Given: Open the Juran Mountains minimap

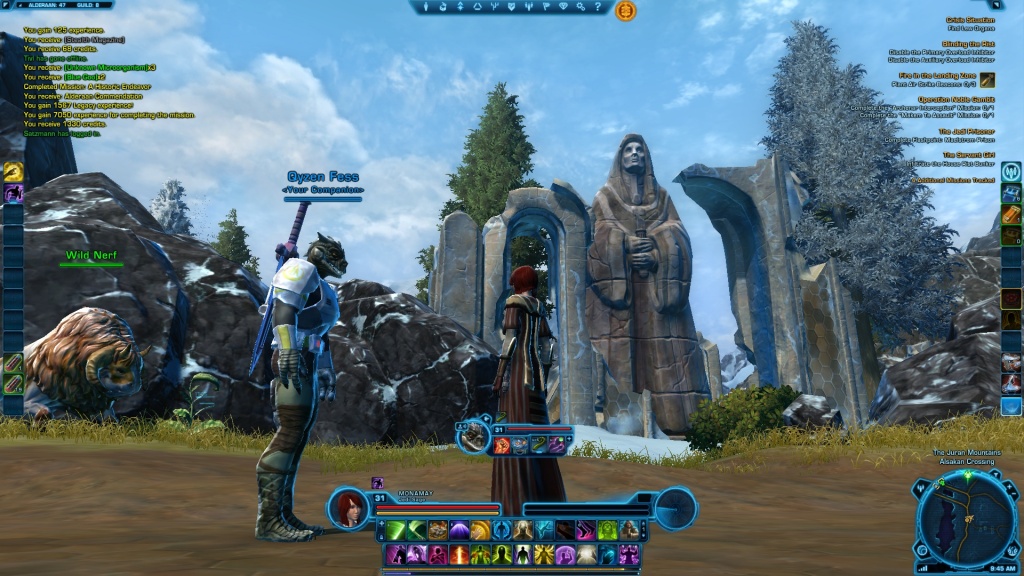Looking at the screenshot, I should pos(966,520).
